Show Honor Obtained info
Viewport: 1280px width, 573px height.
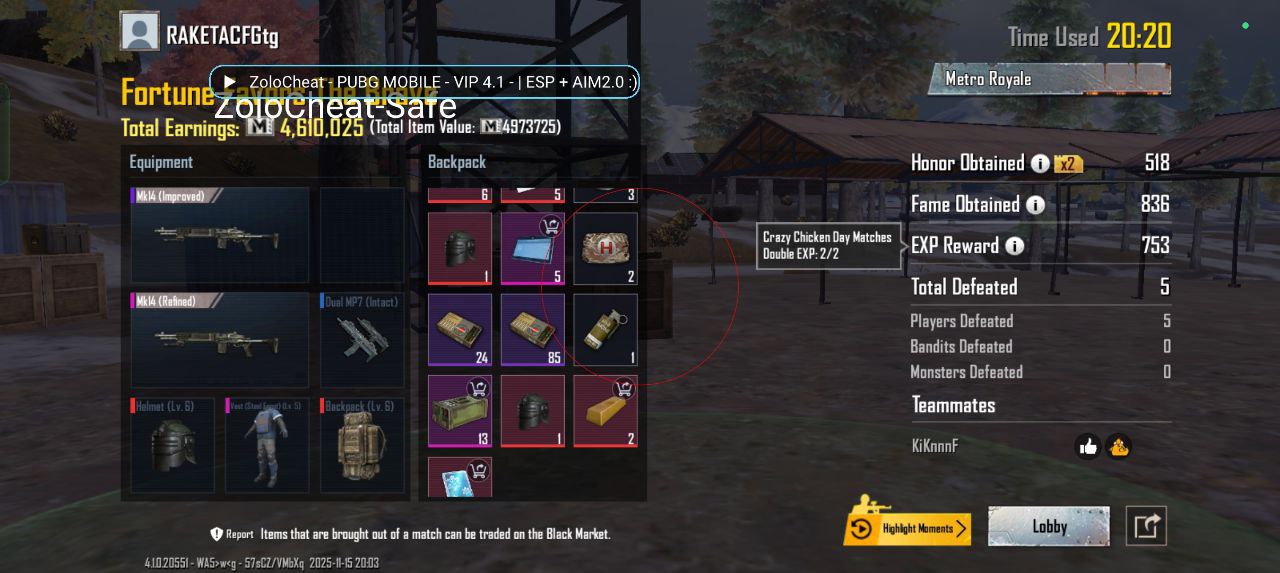point(1040,163)
